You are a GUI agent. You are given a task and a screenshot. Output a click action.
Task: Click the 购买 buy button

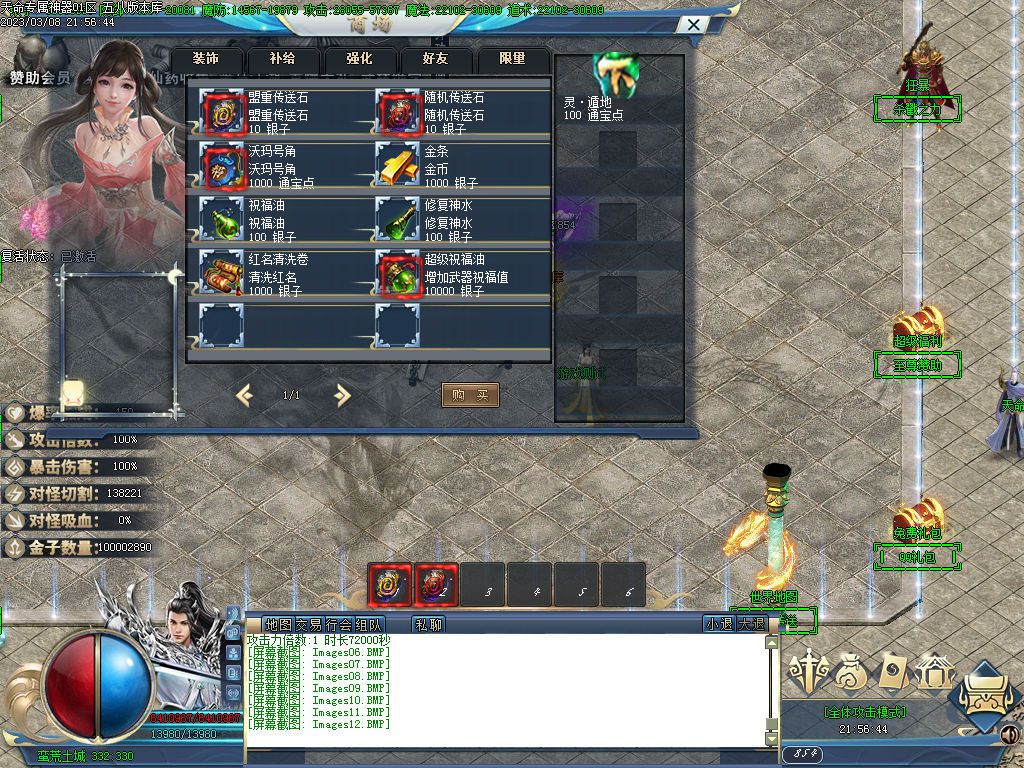(x=470, y=395)
